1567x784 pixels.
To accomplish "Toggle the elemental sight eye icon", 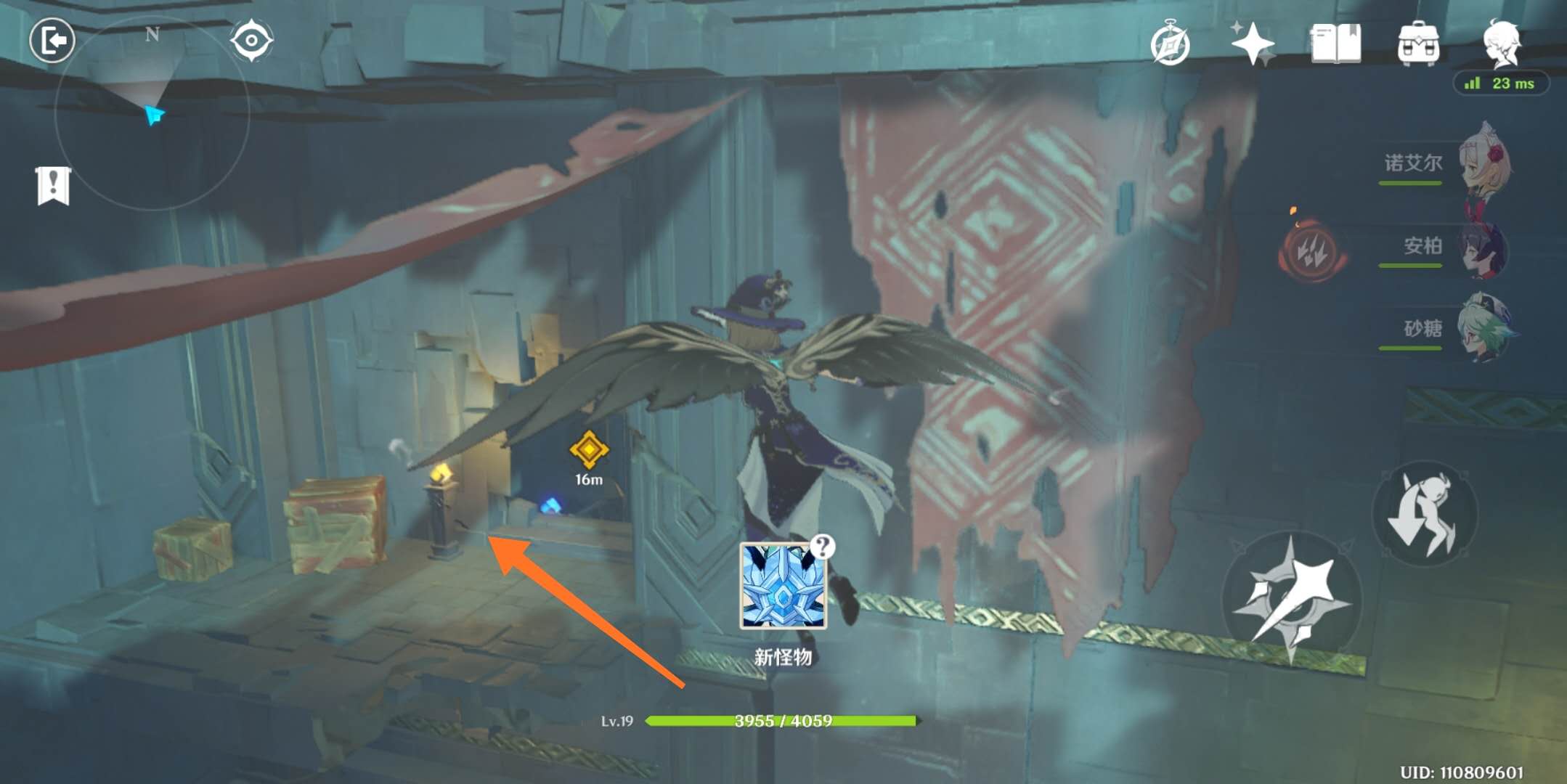I will tap(251, 41).
